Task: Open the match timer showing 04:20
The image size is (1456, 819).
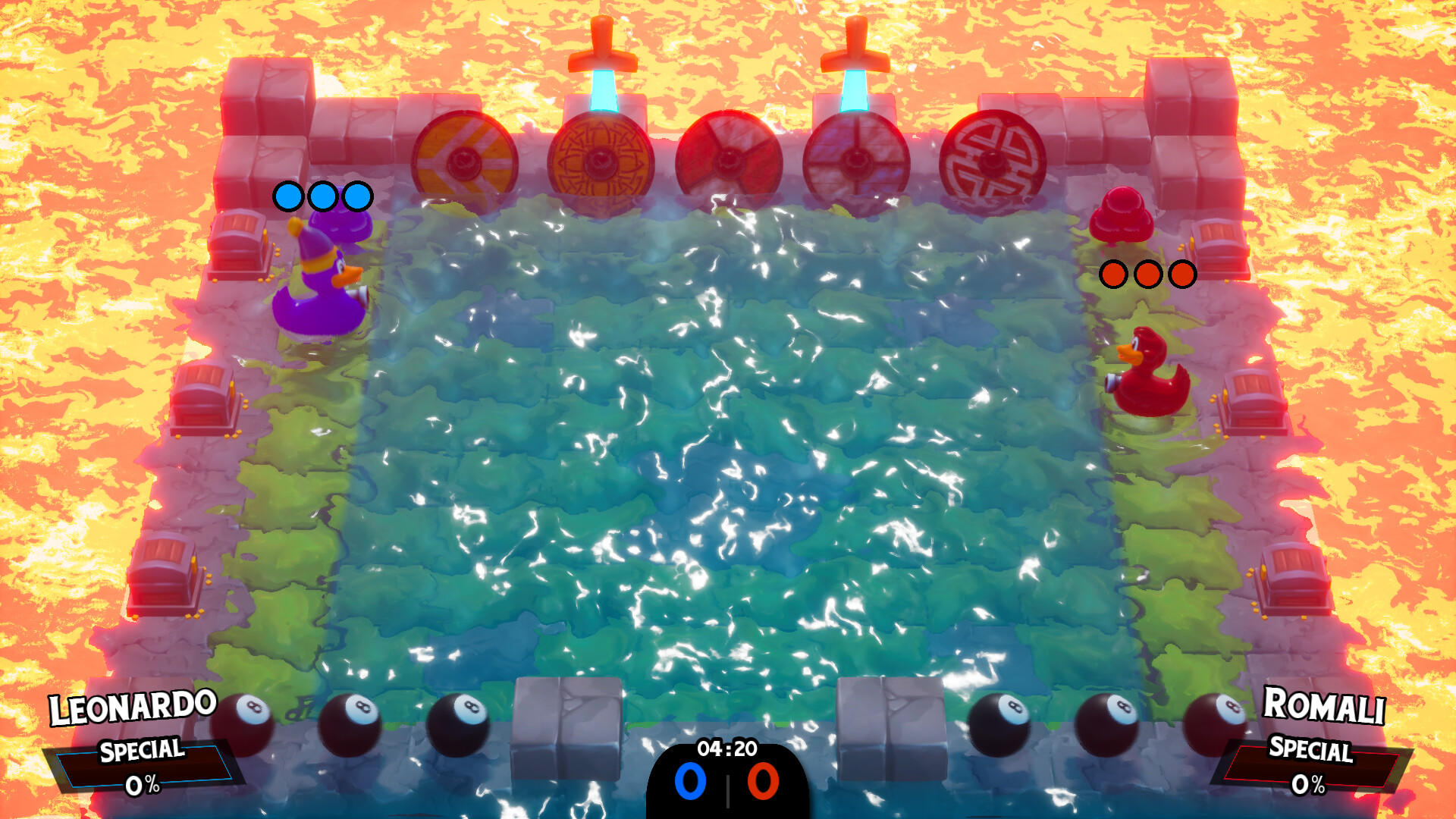Action: [728, 746]
